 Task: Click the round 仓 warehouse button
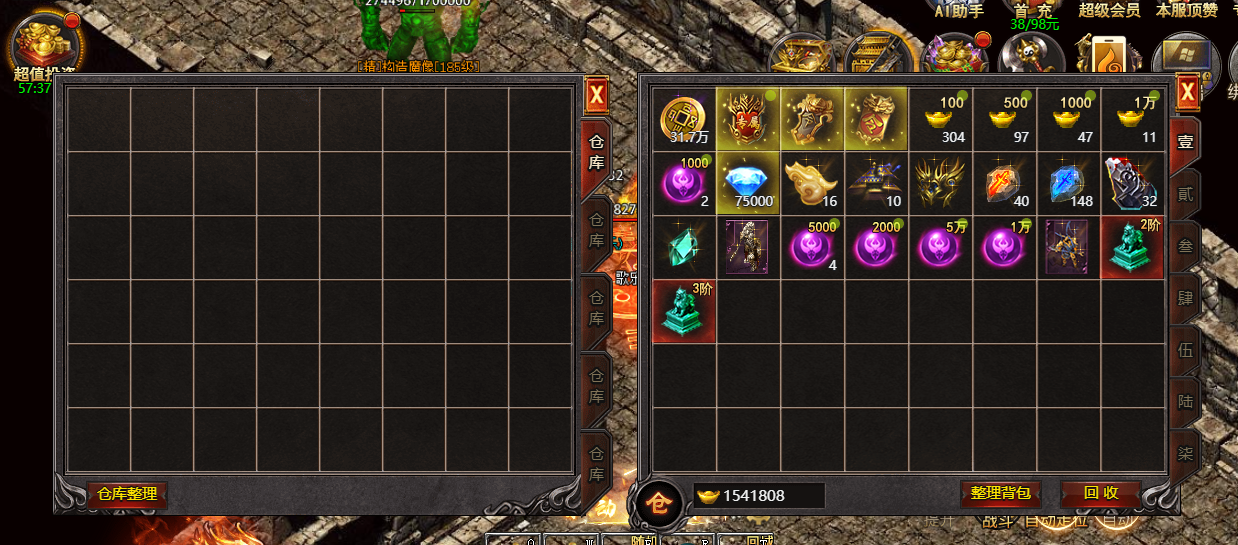(x=659, y=498)
